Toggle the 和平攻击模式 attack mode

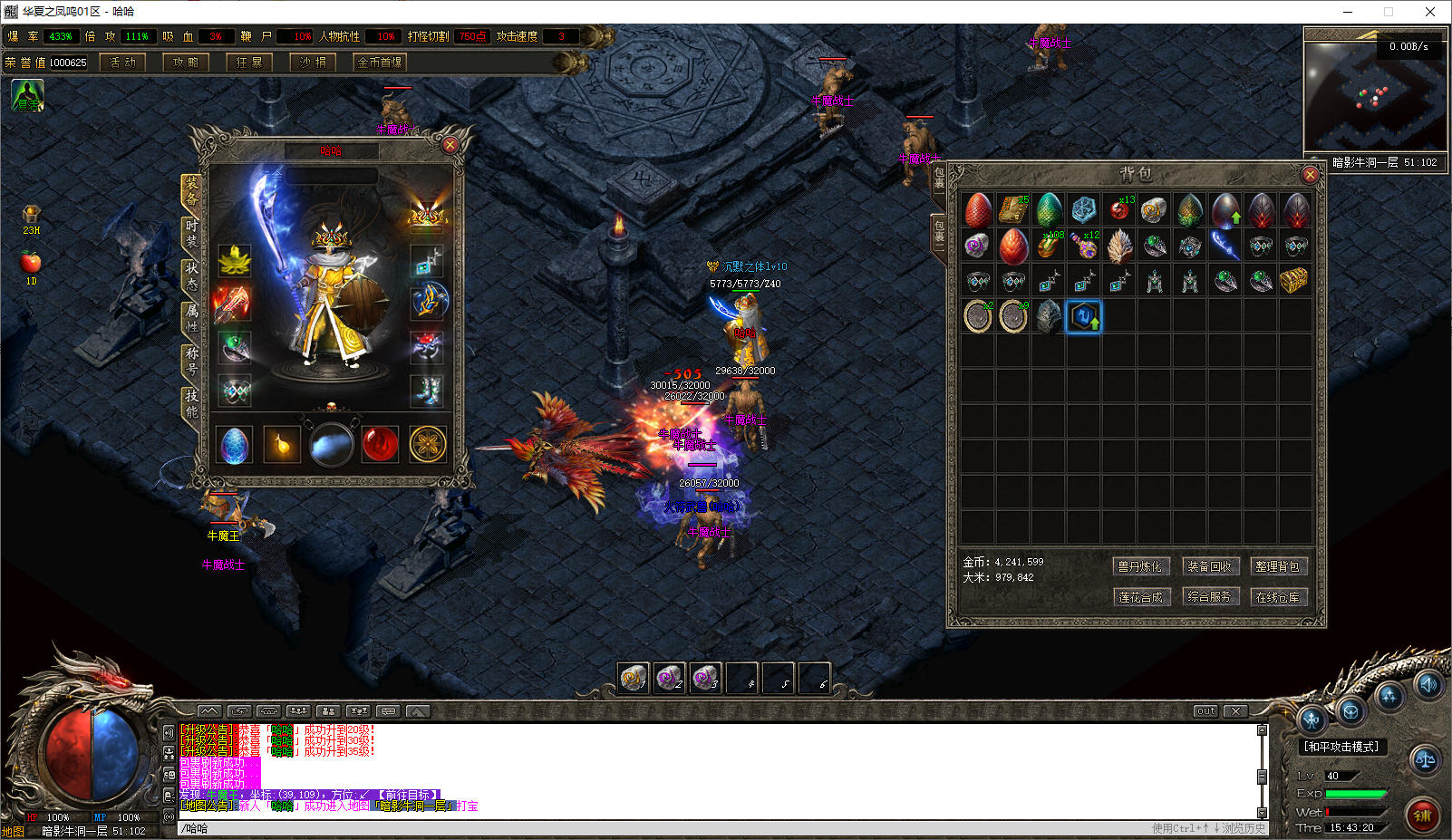pos(1341,747)
